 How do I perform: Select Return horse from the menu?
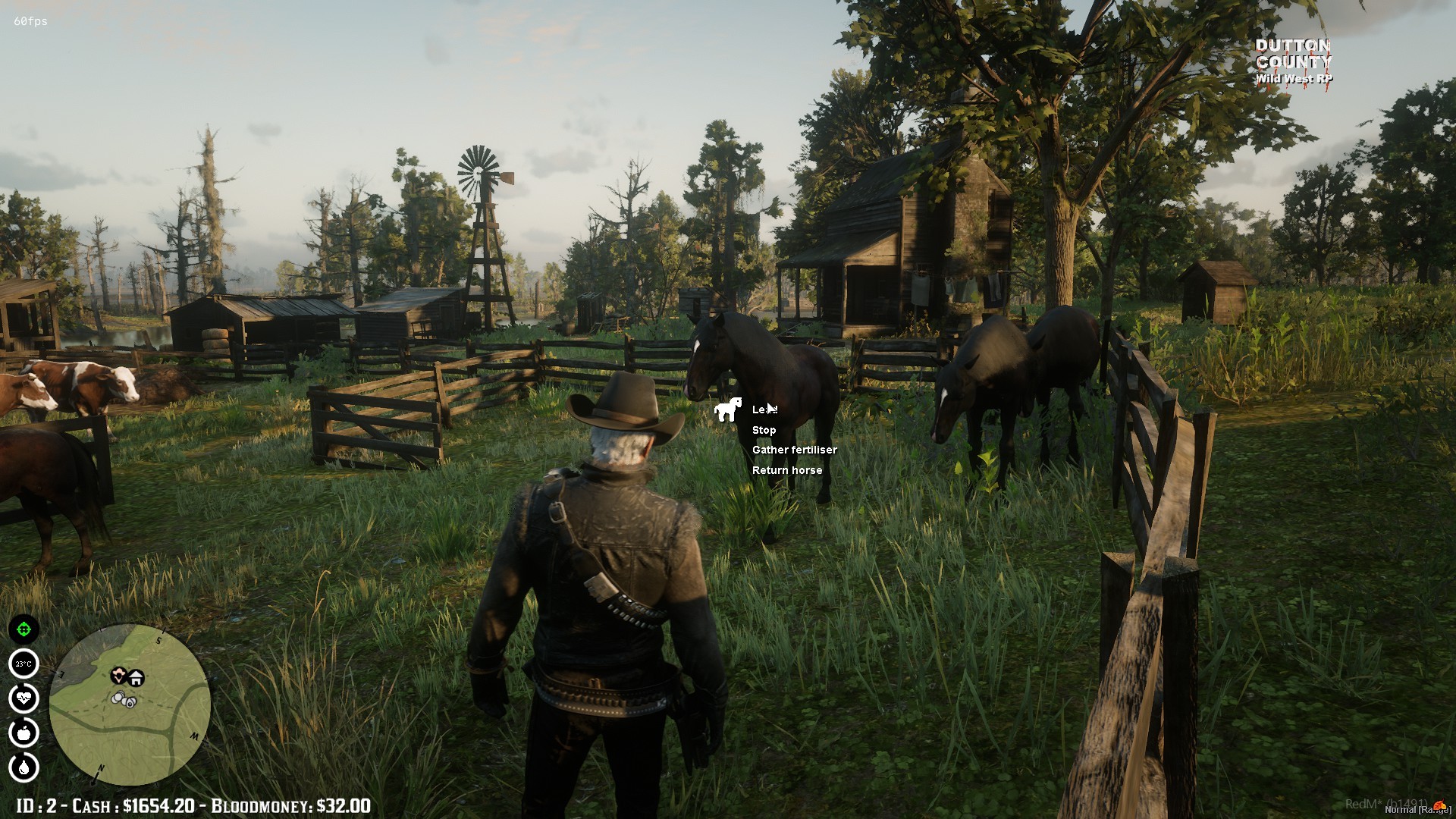786,470
